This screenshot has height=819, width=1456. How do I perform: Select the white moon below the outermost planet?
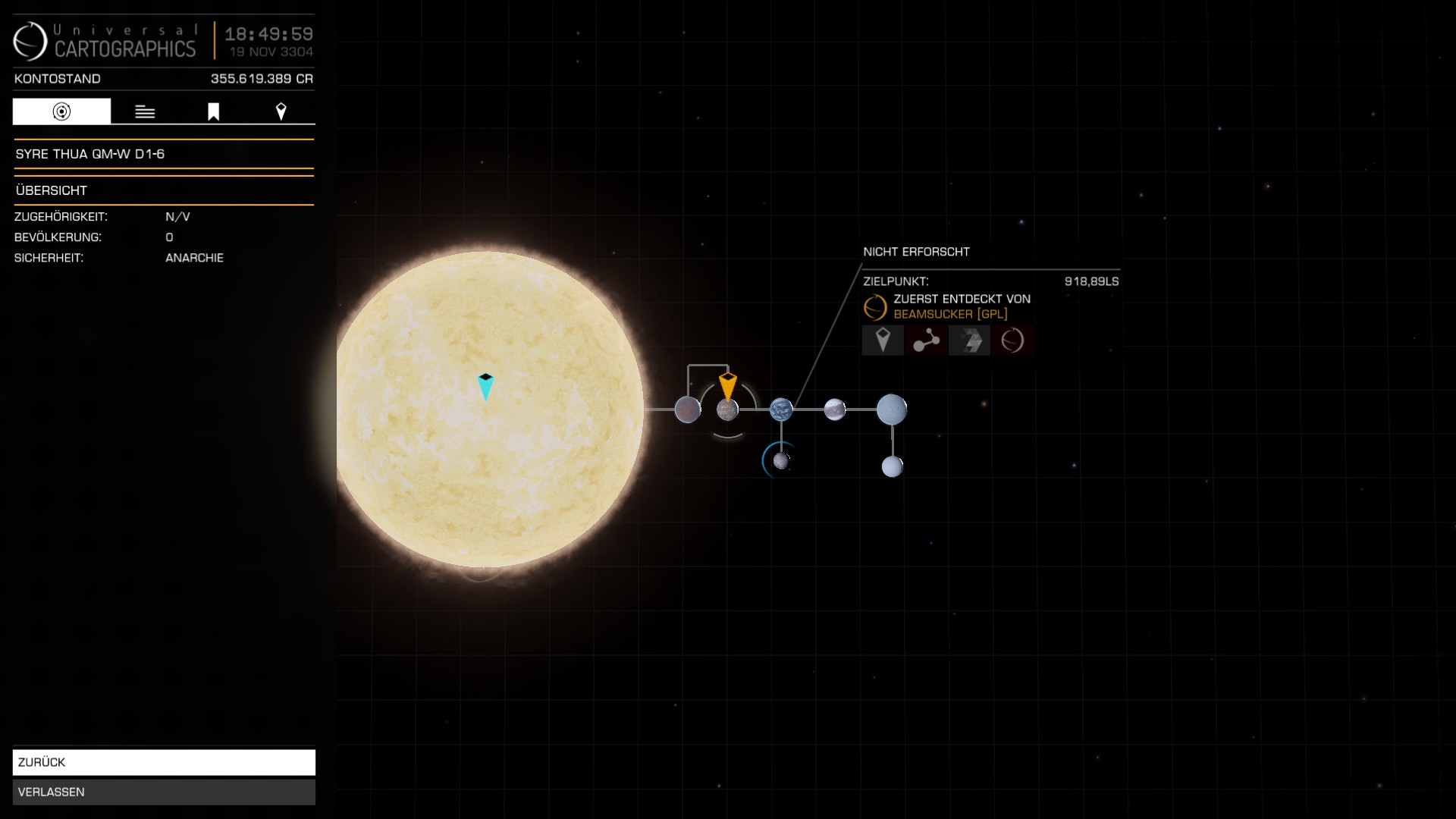893,466
